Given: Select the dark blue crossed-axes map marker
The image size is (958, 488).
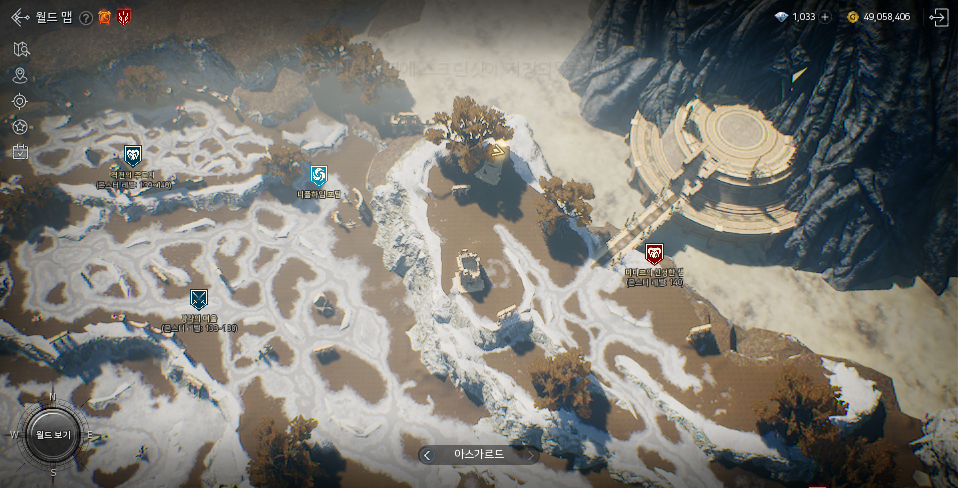Looking at the screenshot, I should [x=198, y=298].
